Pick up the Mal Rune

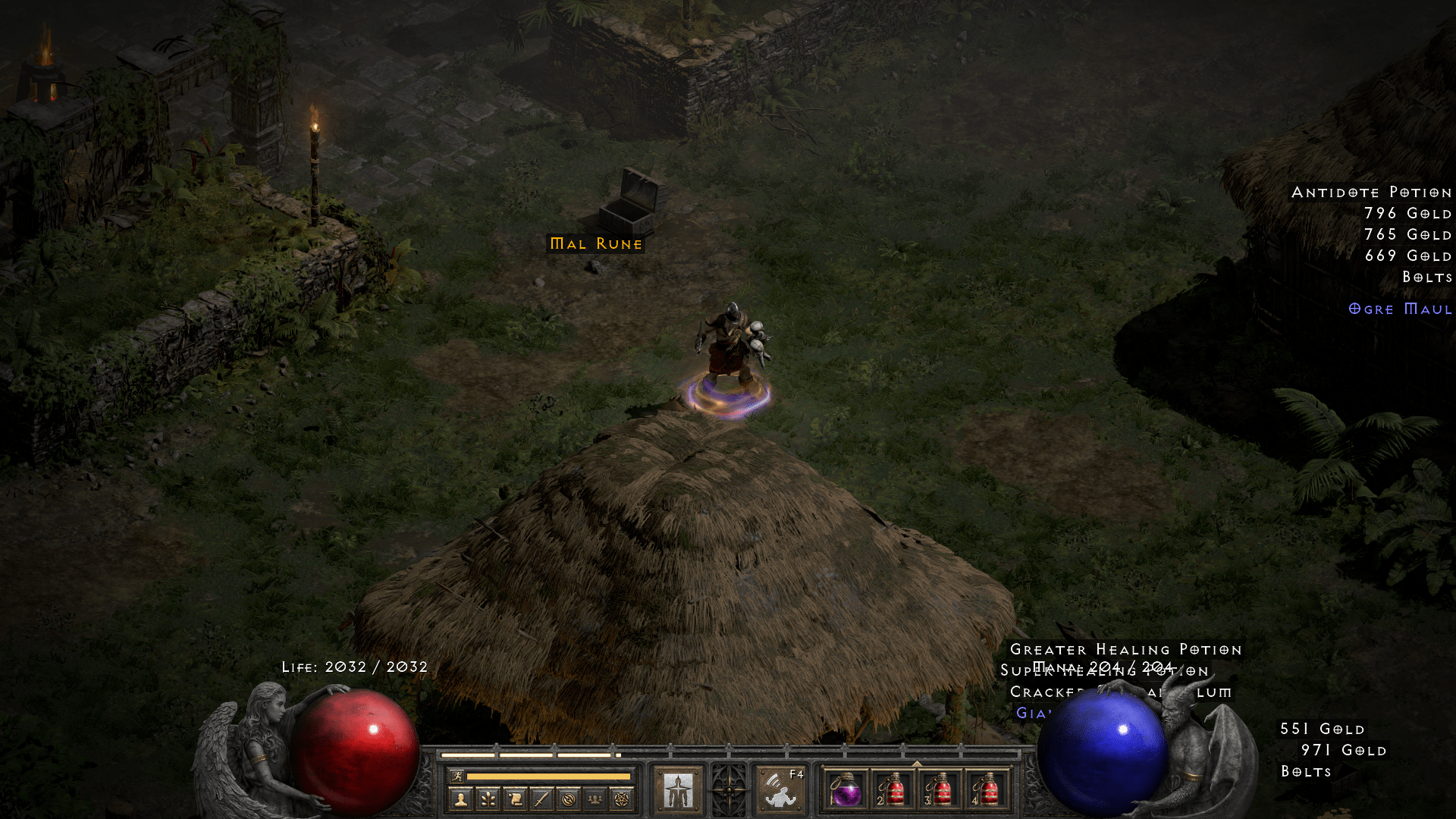click(595, 244)
